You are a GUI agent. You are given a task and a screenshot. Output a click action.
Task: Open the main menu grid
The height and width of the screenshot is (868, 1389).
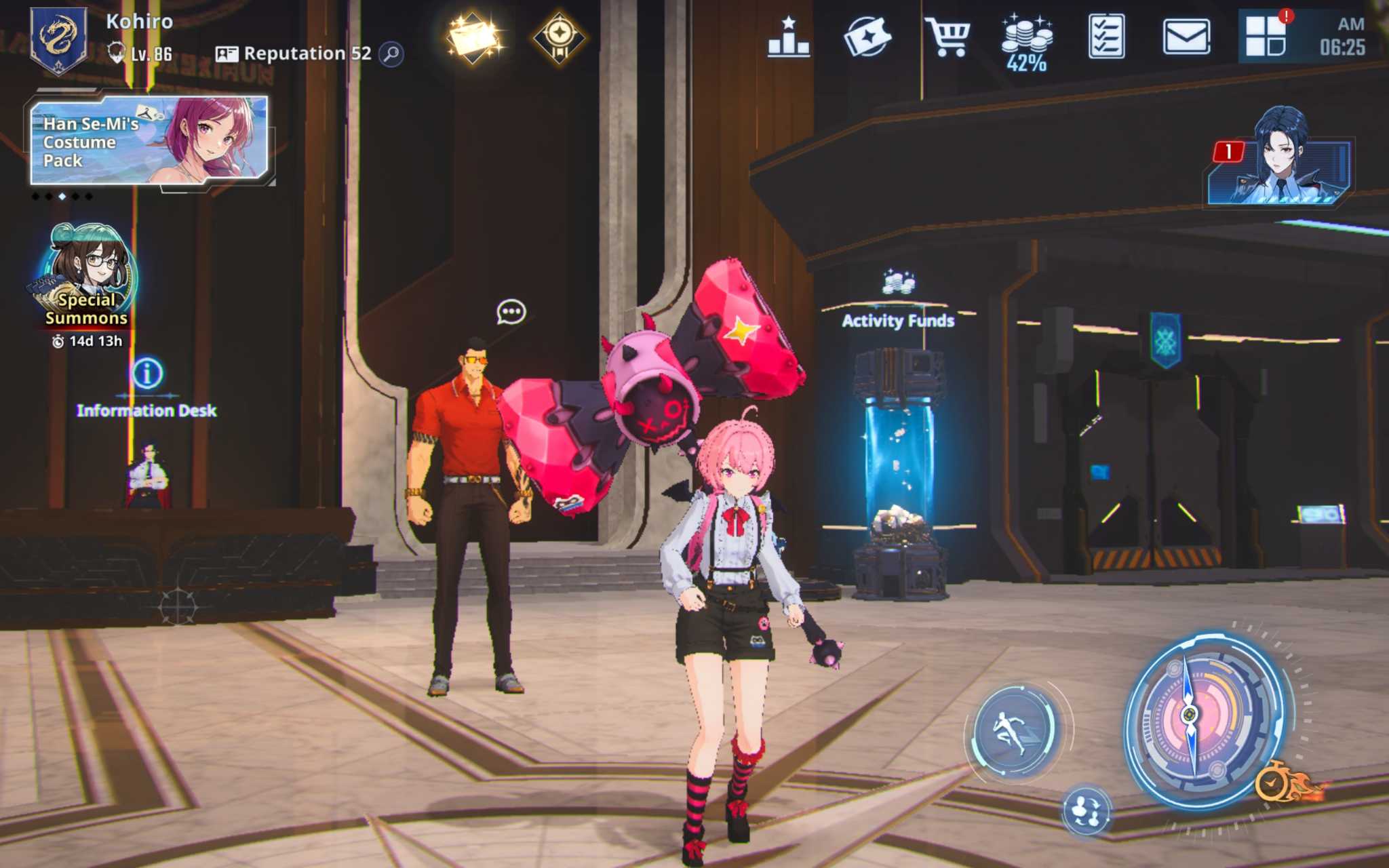(x=1266, y=37)
